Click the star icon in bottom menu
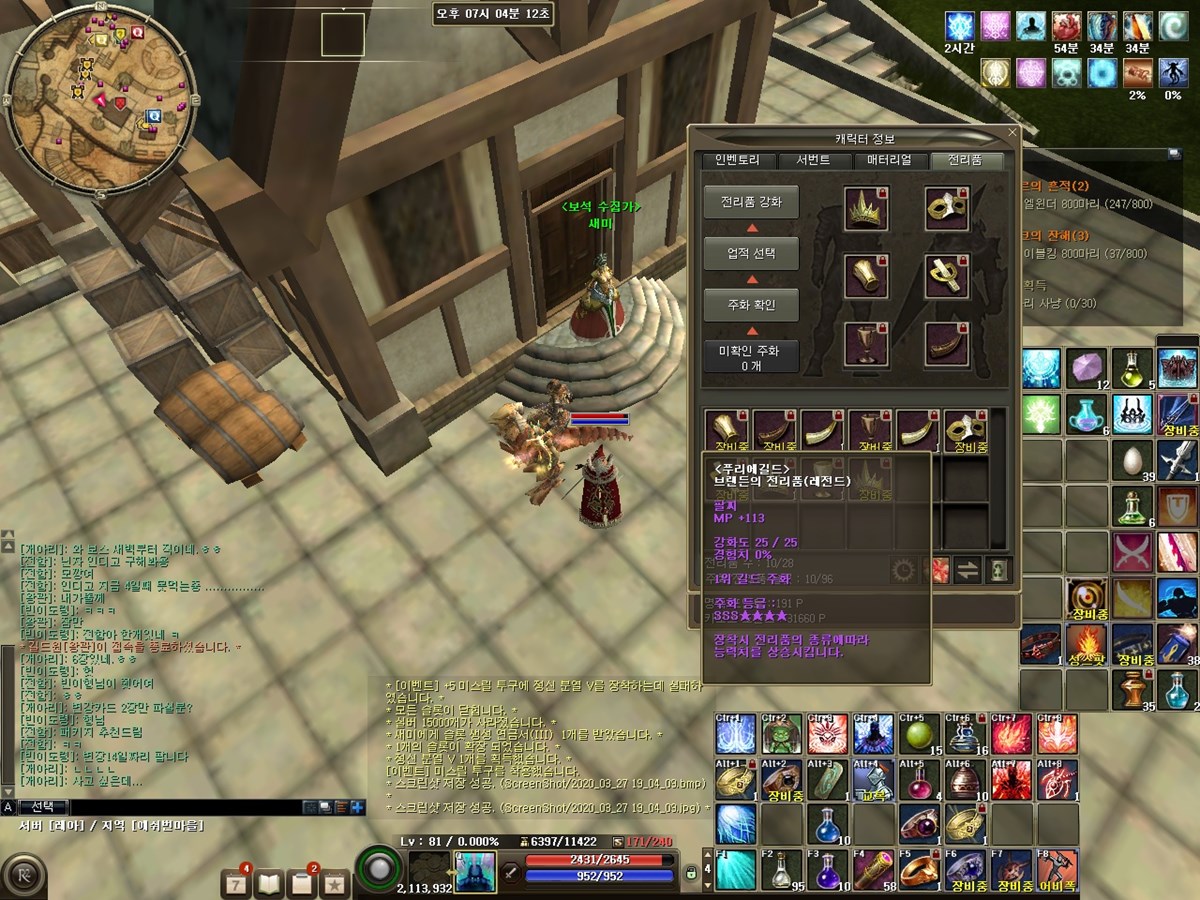The width and height of the screenshot is (1200, 900). [334, 883]
